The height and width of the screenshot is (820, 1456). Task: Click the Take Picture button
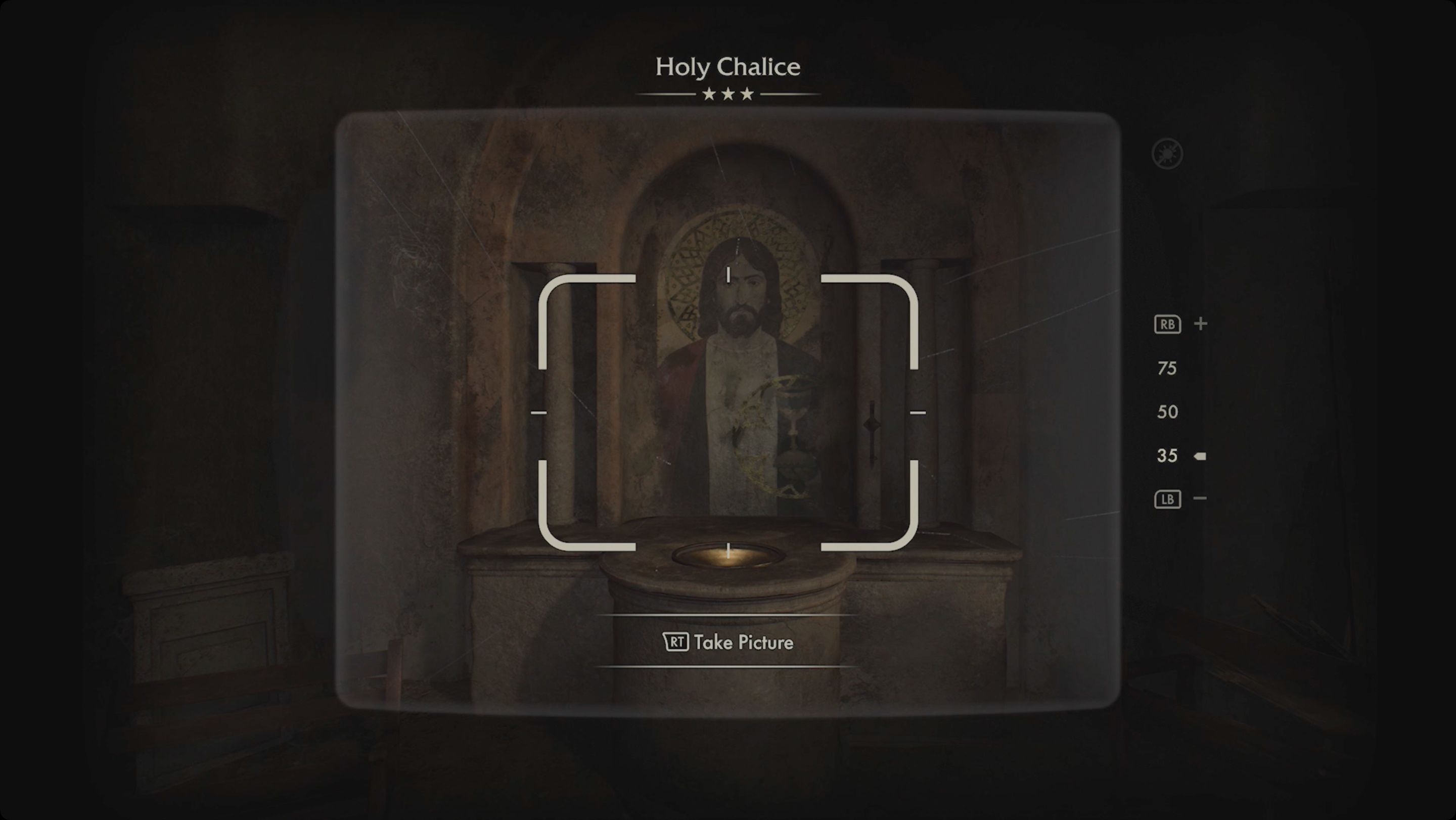pyautogui.click(x=728, y=642)
